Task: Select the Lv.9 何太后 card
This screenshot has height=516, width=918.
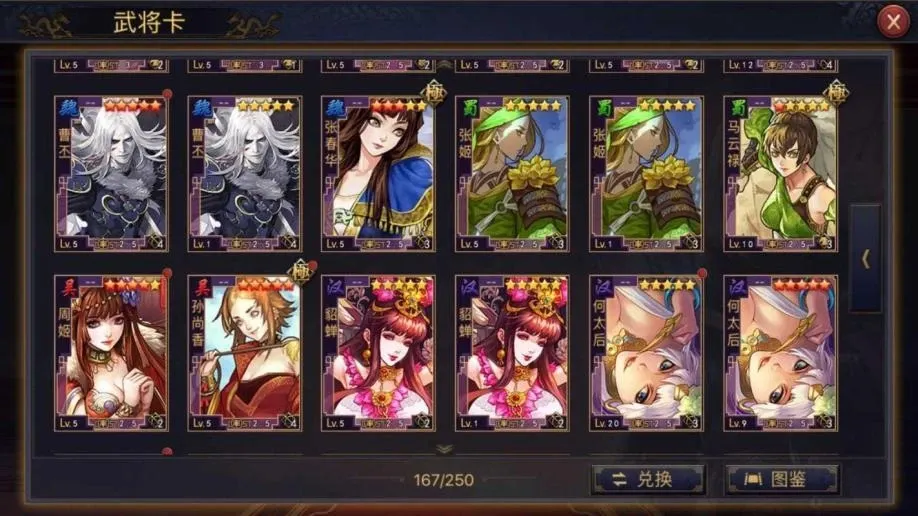Action: point(780,353)
